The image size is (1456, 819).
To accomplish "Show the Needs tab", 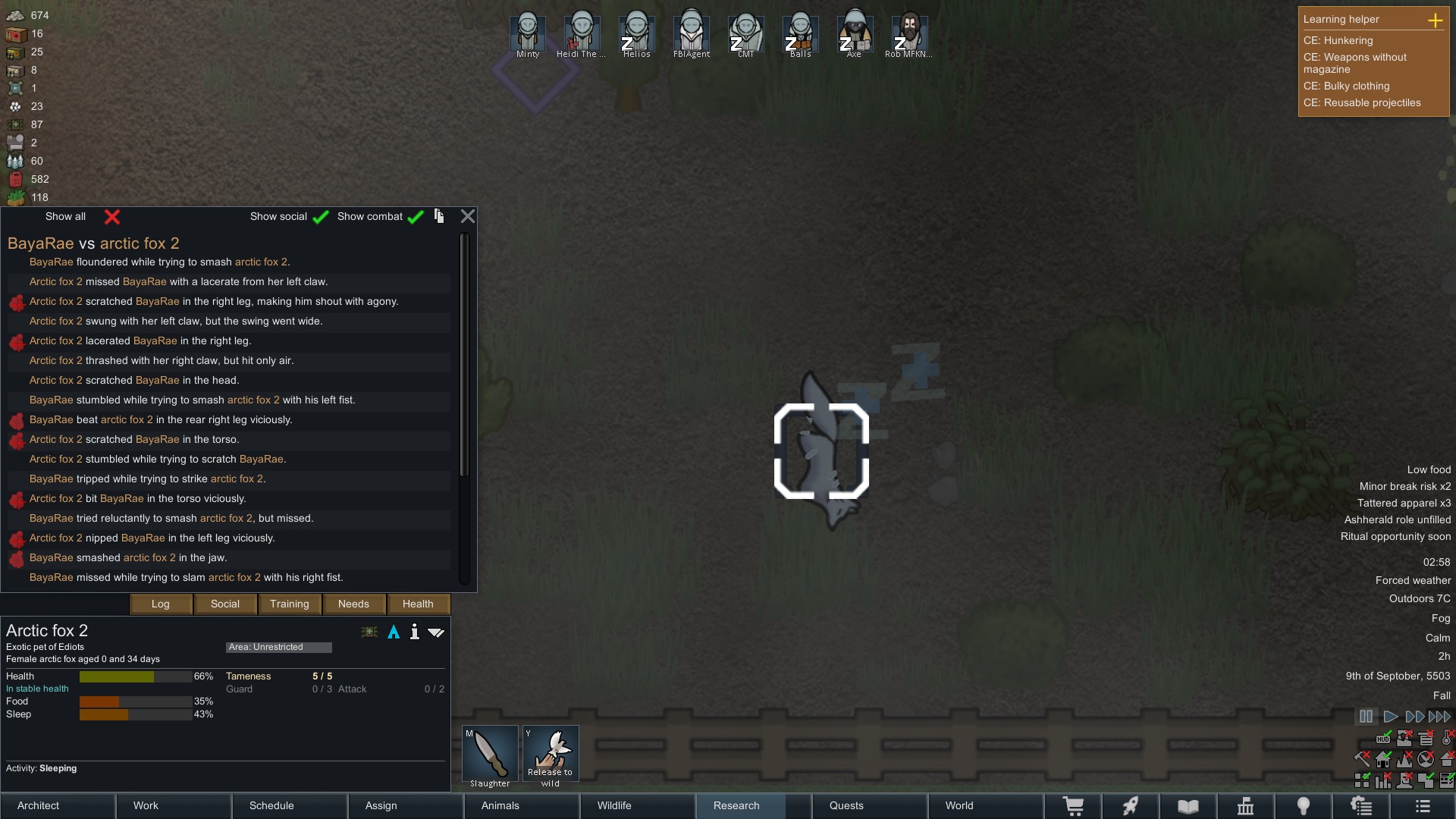I will coord(353,604).
